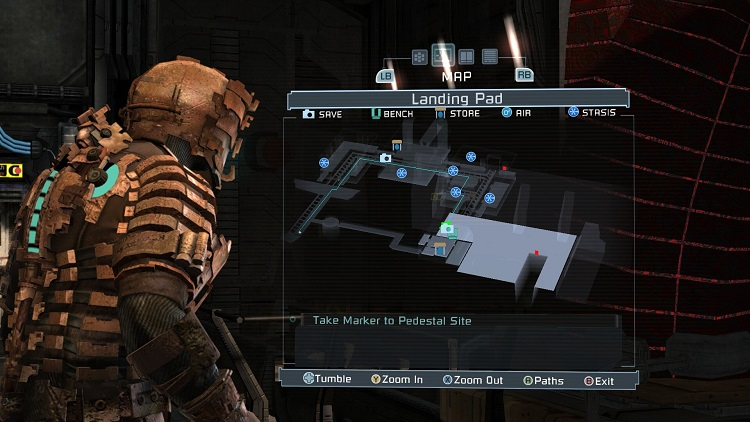This screenshot has height=422, width=750.
Task: Pick the store marker below the green save icon
Action: tap(440, 248)
